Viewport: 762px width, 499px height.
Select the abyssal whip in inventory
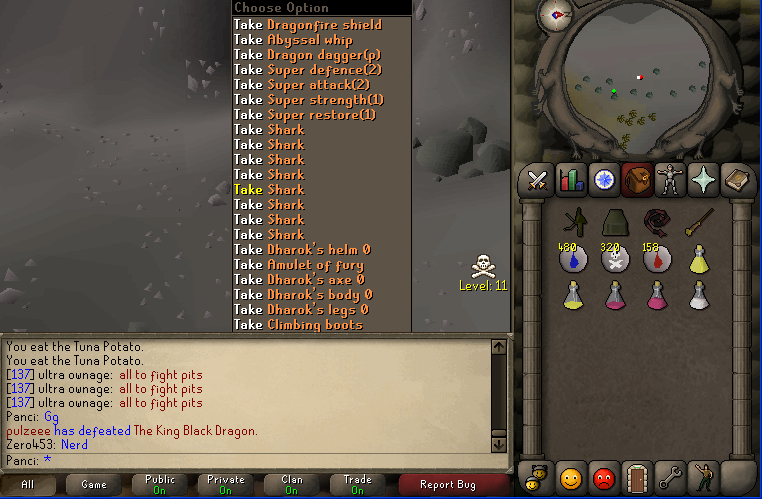(x=657, y=222)
